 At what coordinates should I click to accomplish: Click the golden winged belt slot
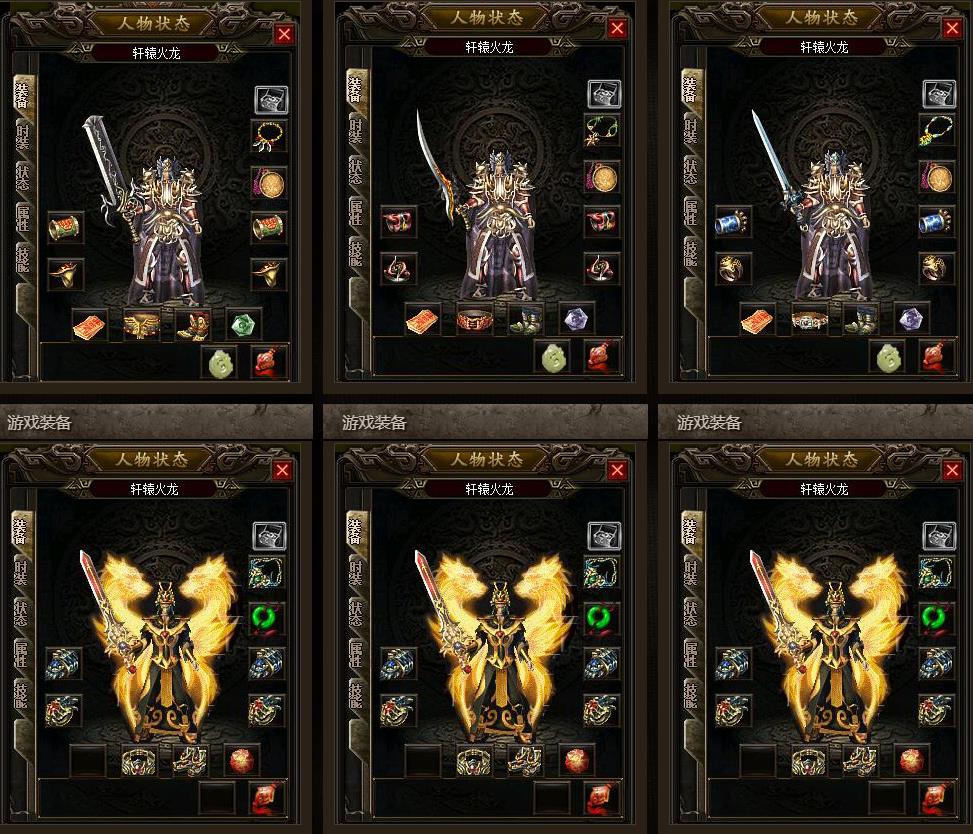coord(141,324)
